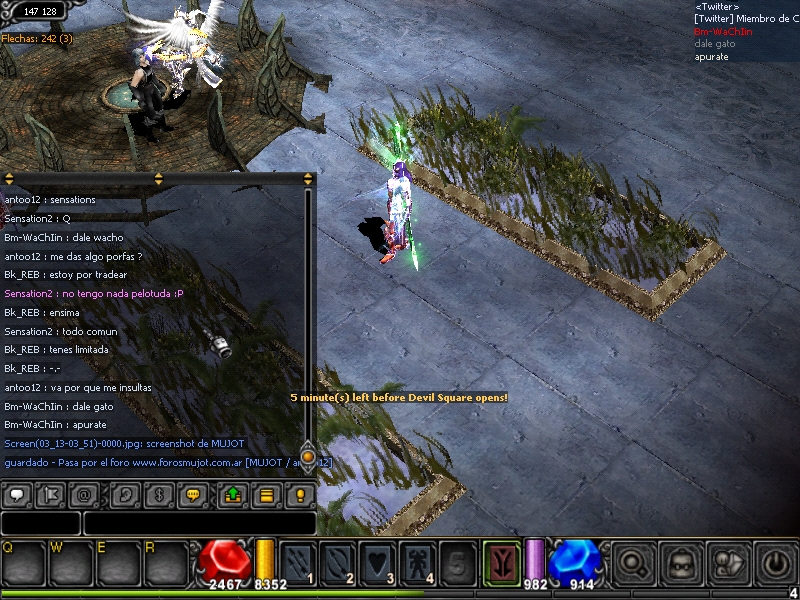Screen dimensions: 800x600
Task: Toggle the ear whisper button
Action: pos(122,494)
